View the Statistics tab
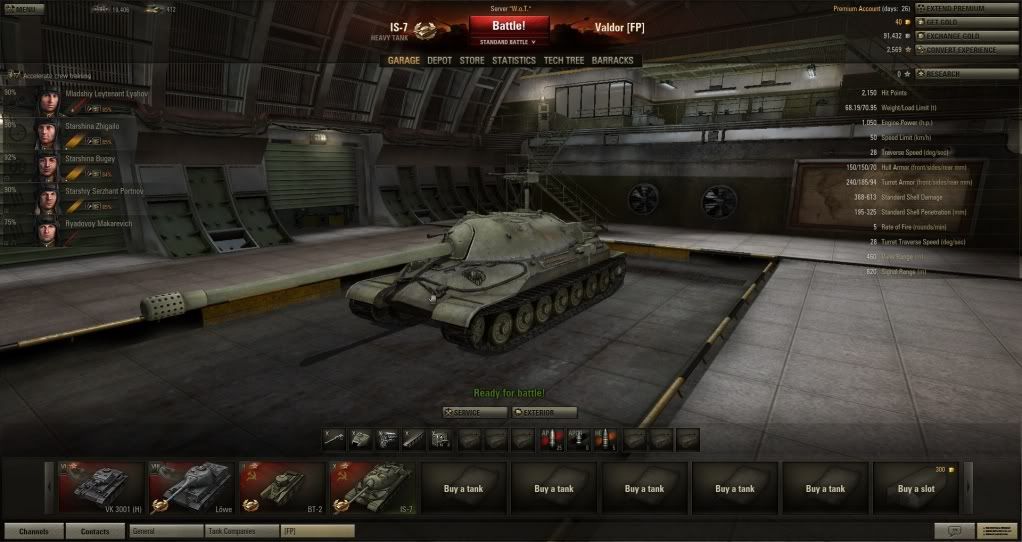The width and height of the screenshot is (1022, 542). click(x=512, y=60)
